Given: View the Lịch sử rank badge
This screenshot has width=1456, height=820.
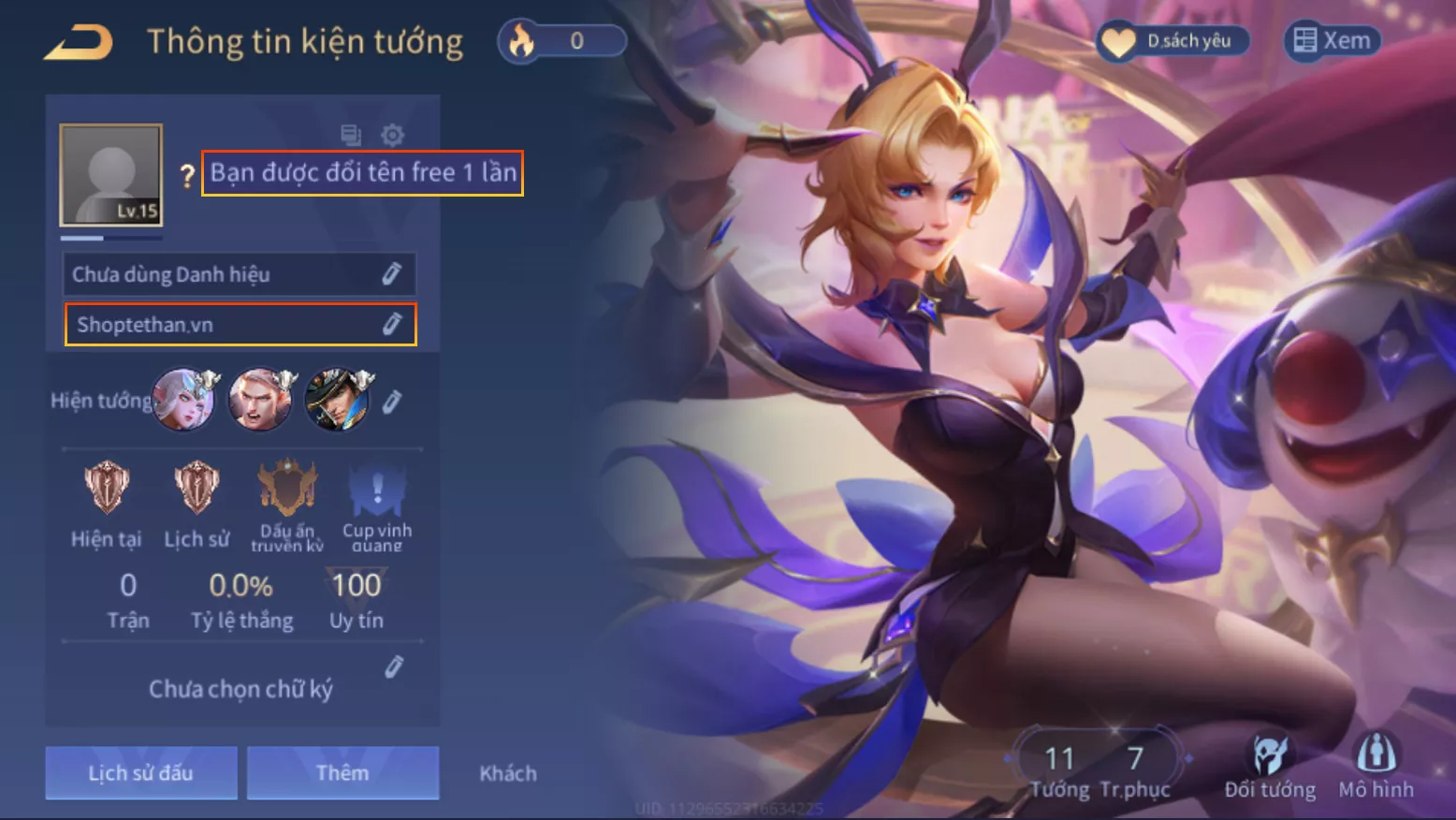Looking at the screenshot, I should (x=197, y=489).
